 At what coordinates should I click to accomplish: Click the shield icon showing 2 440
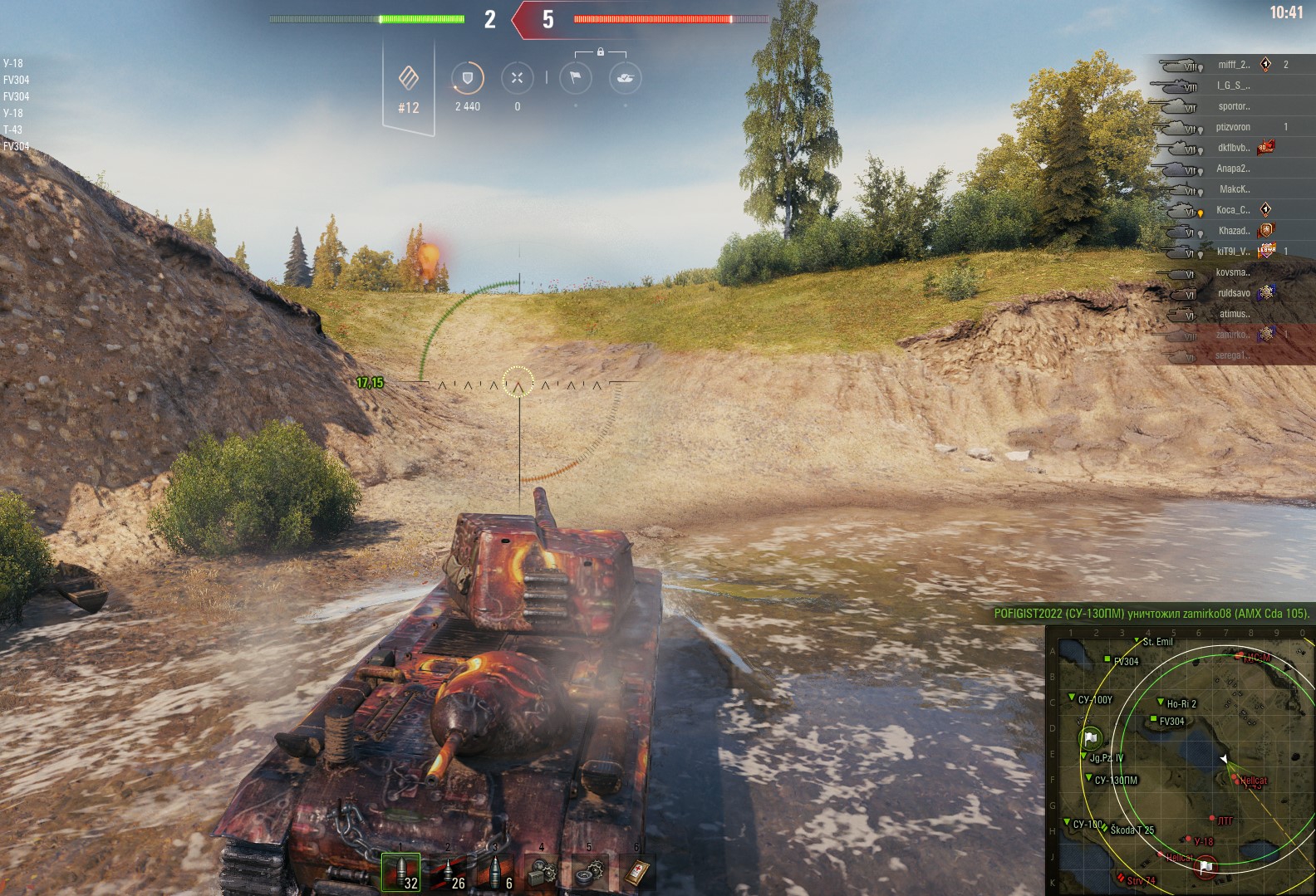click(467, 79)
